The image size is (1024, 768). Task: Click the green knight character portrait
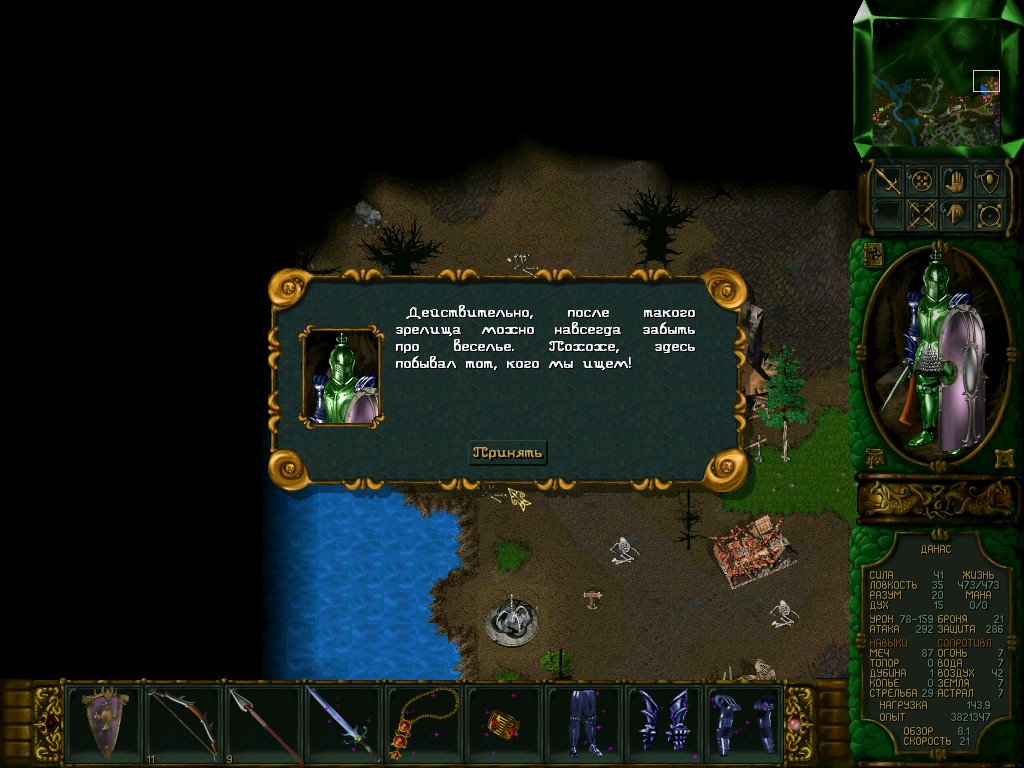click(935, 355)
